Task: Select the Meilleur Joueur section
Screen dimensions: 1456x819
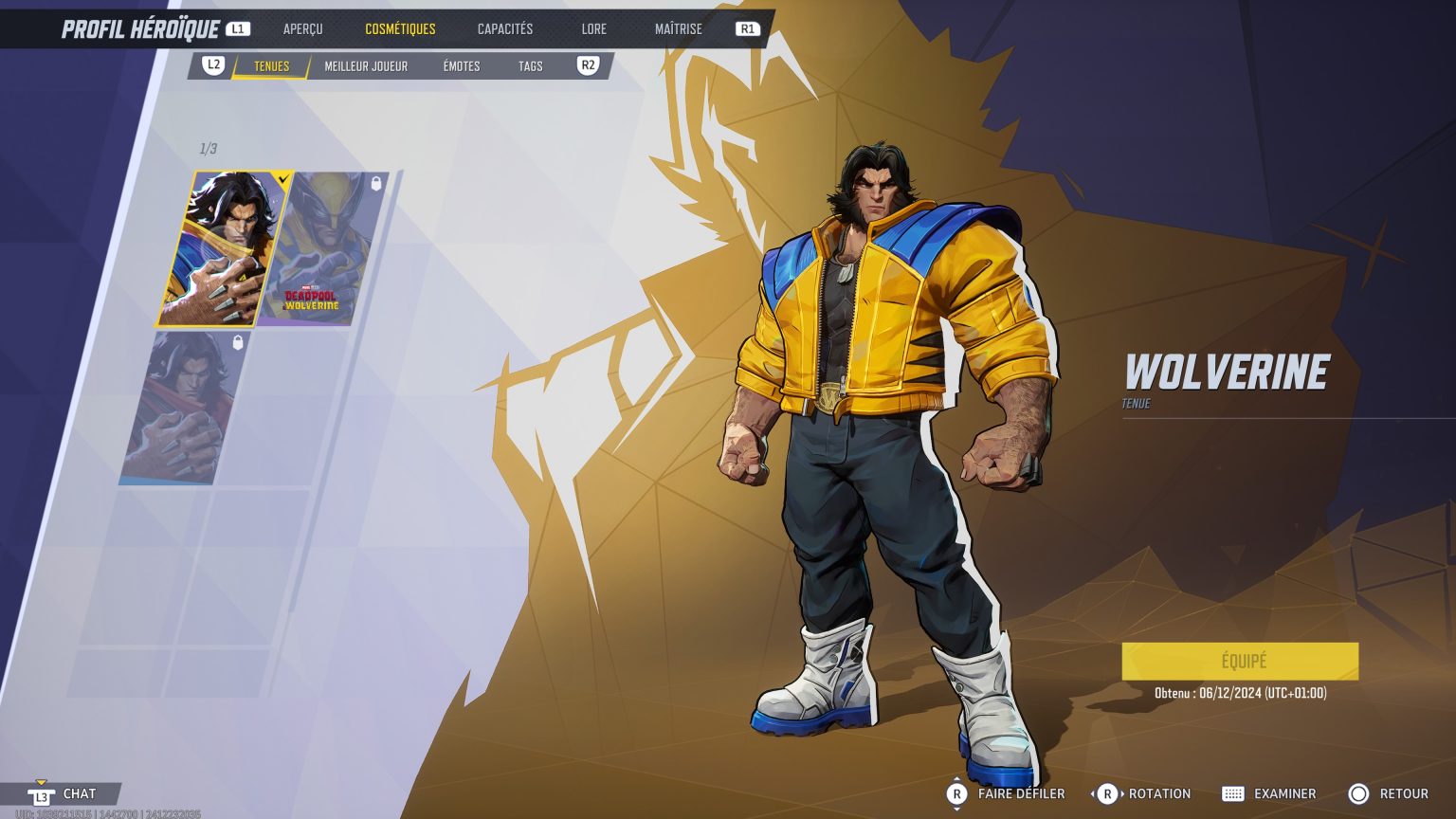Action: pyautogui.click(x=365, y=66)
